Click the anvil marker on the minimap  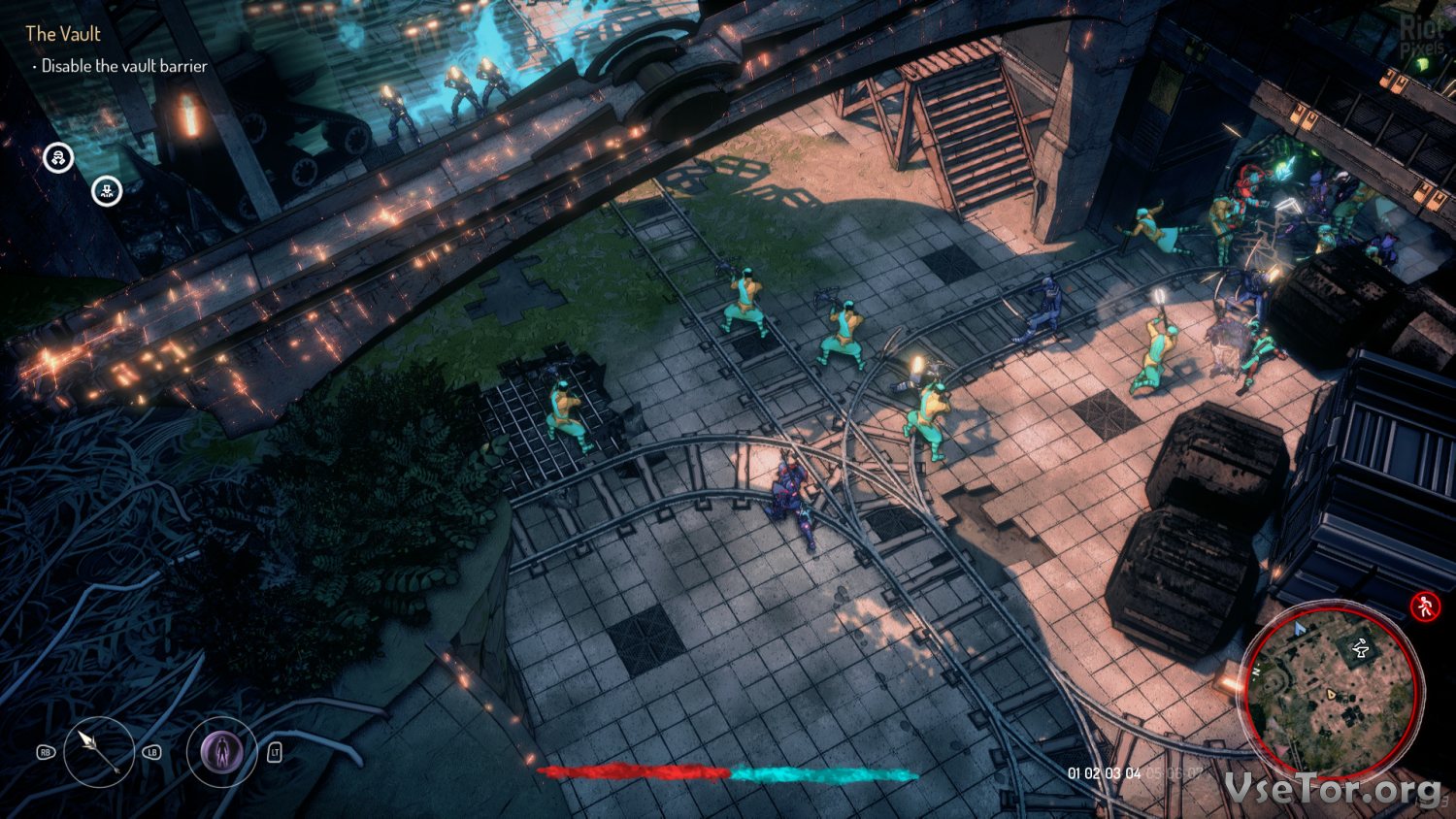pos(1360,647)
